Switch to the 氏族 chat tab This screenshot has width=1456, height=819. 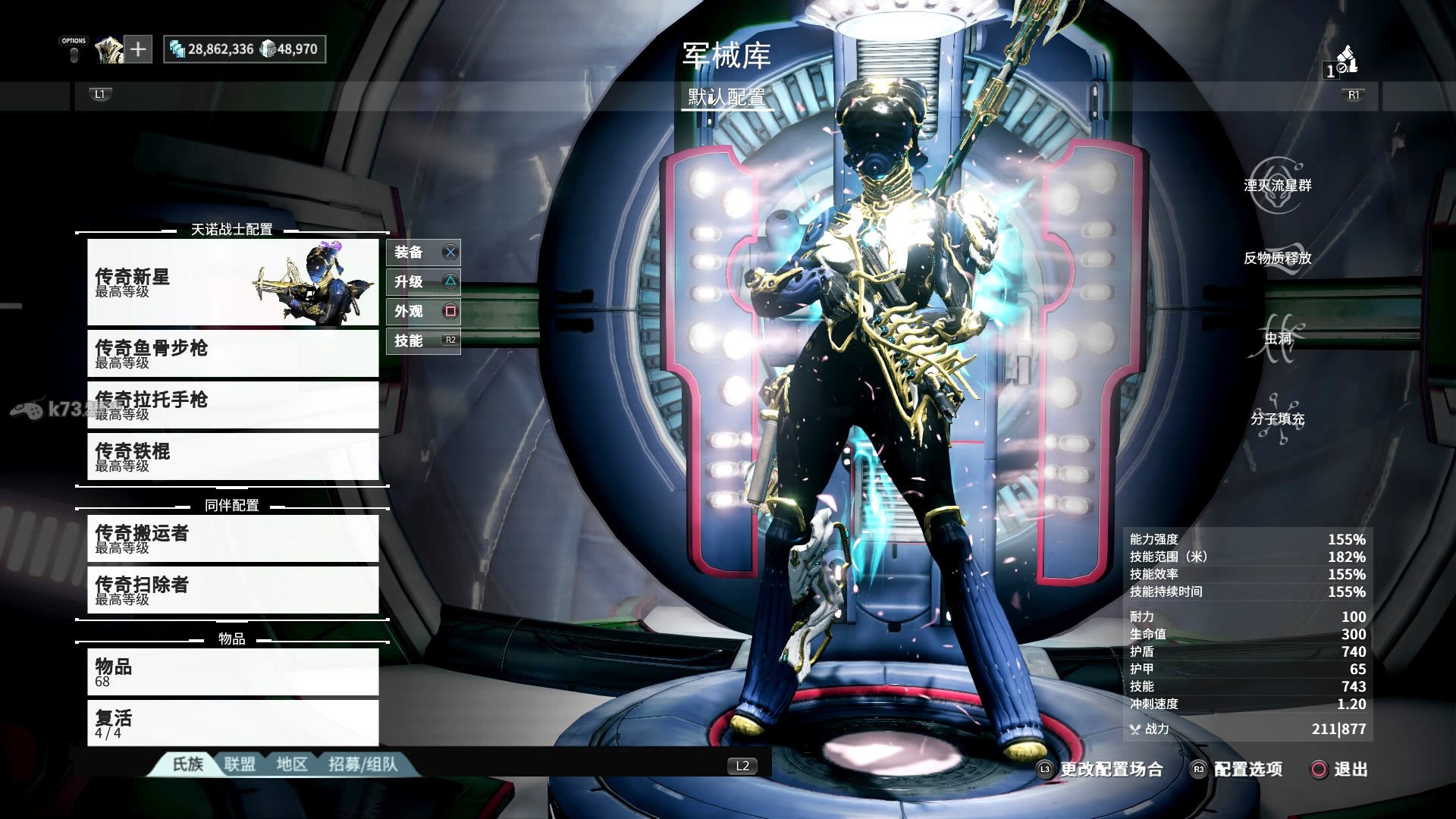coord(187,764)
